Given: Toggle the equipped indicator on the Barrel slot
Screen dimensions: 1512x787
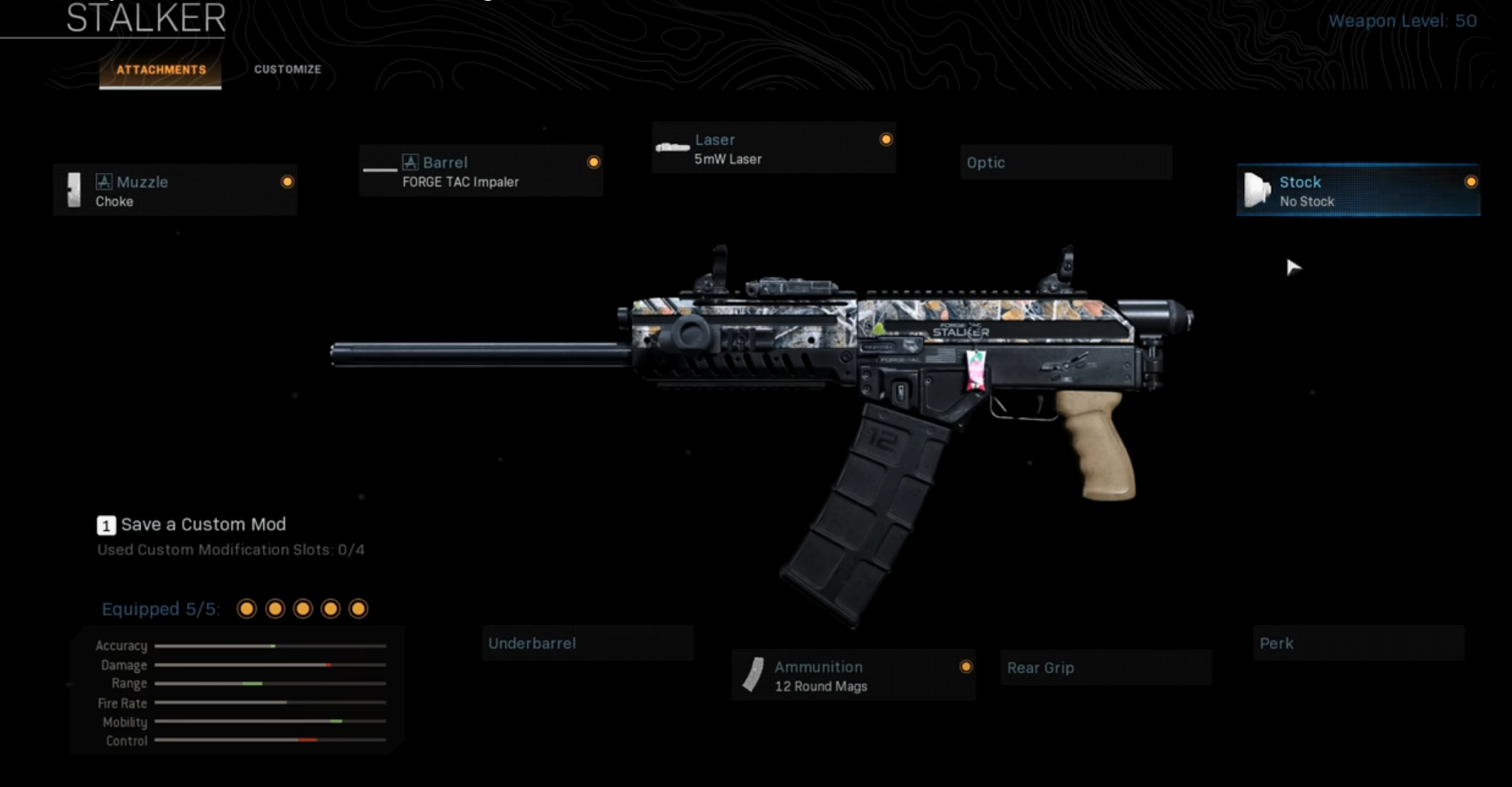Looking at the screenshot, I should 593,161.
